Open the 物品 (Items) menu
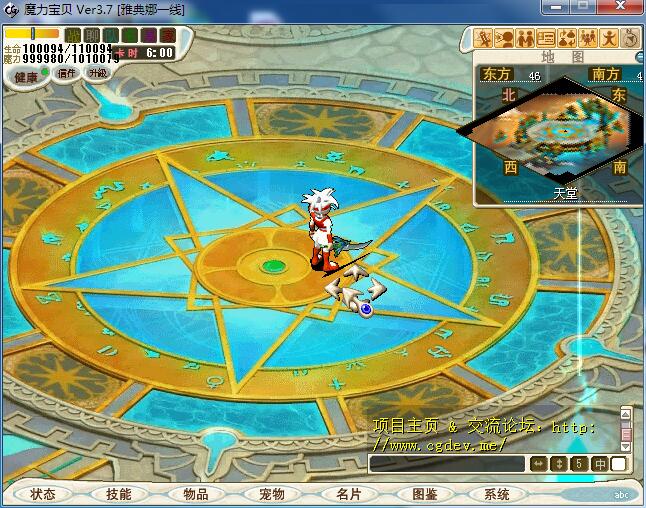 [196, 494]
